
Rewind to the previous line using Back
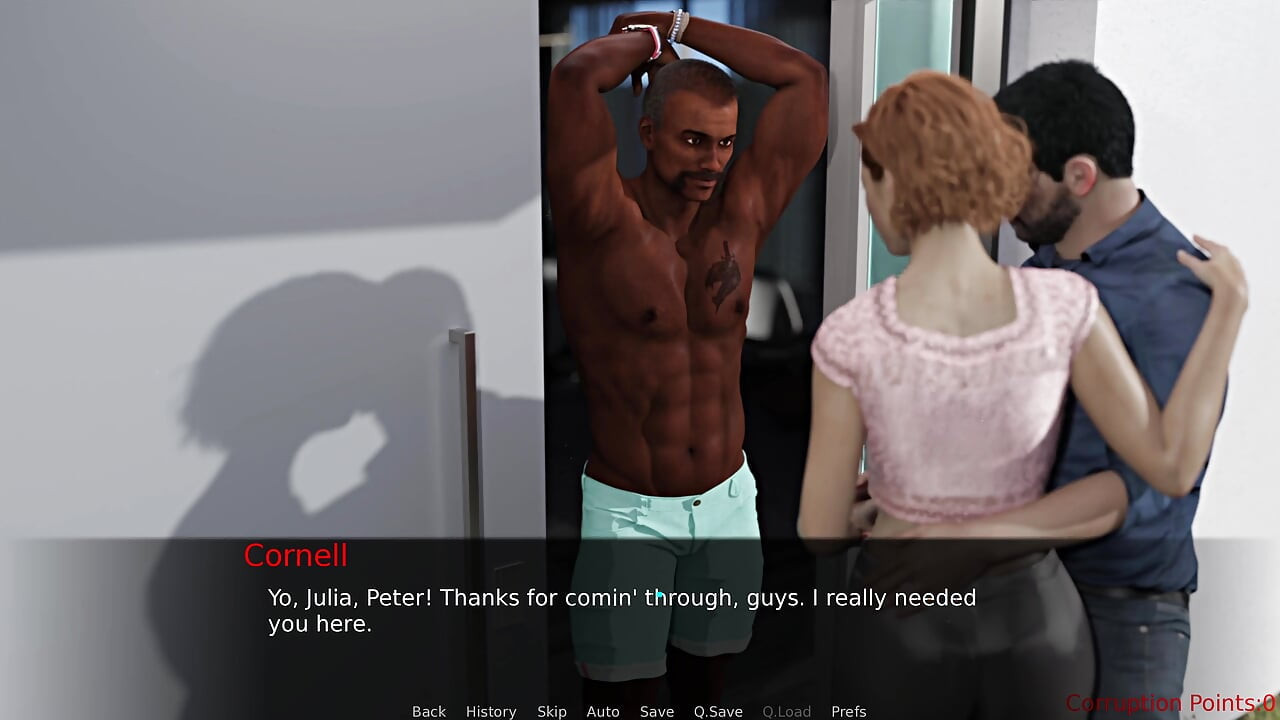click(x=428, y=711)
